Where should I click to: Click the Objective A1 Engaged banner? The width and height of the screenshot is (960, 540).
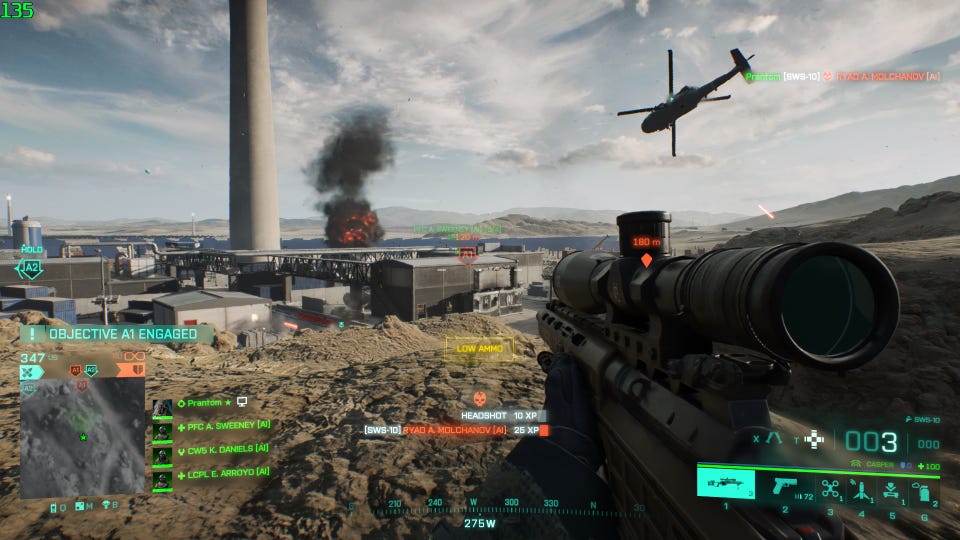[x=115, y=335]
